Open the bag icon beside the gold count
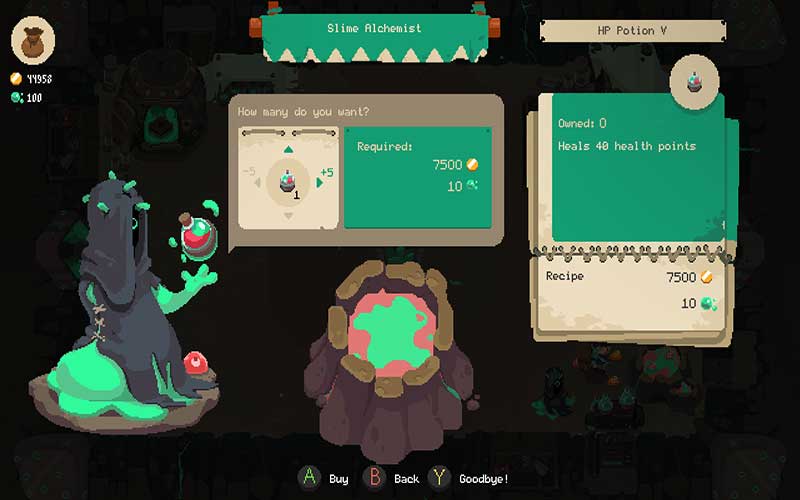 33,41
